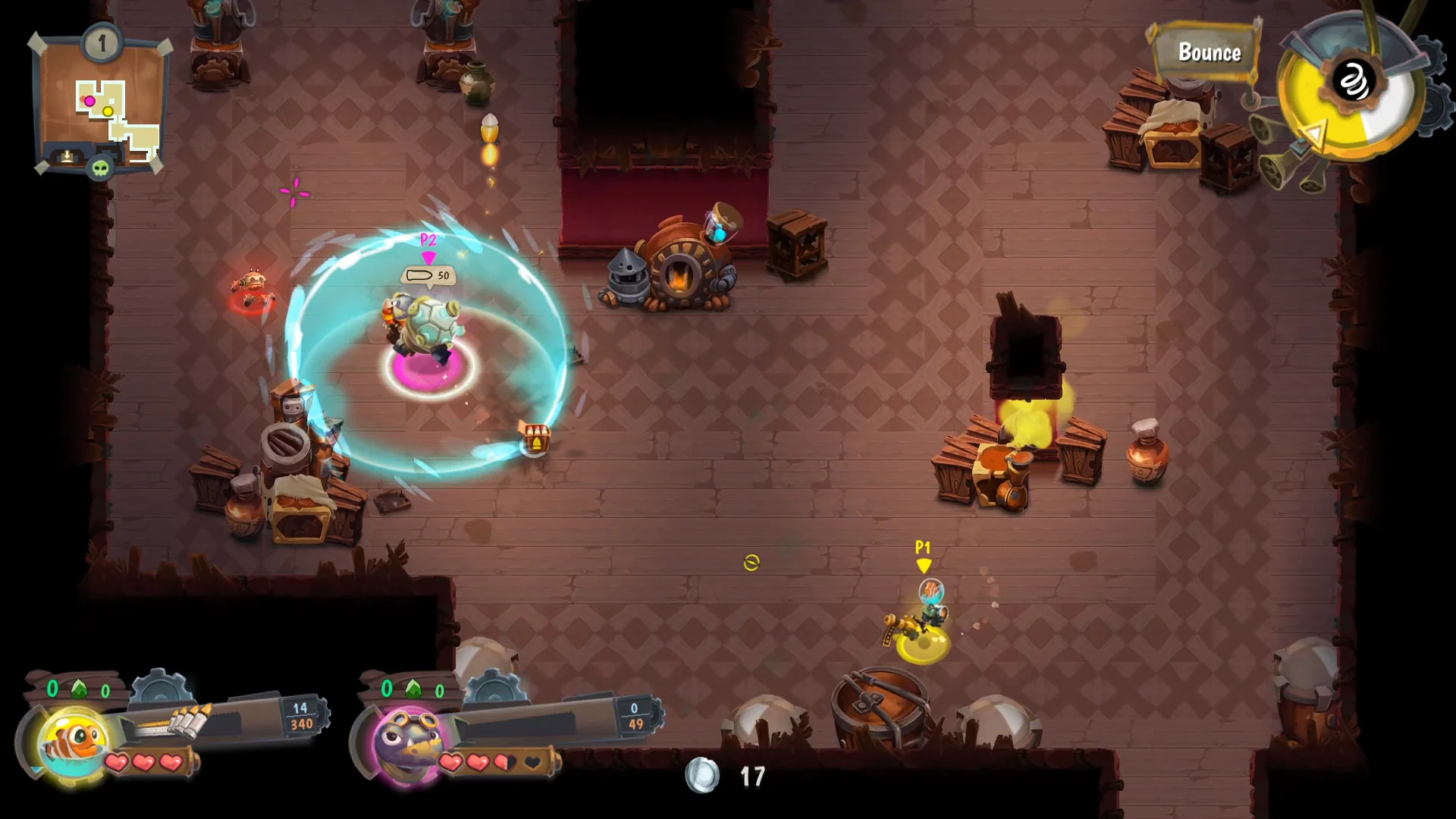Click the Bounce label banner
This screenshot has width=1456, height=819.
[1209, 53]
